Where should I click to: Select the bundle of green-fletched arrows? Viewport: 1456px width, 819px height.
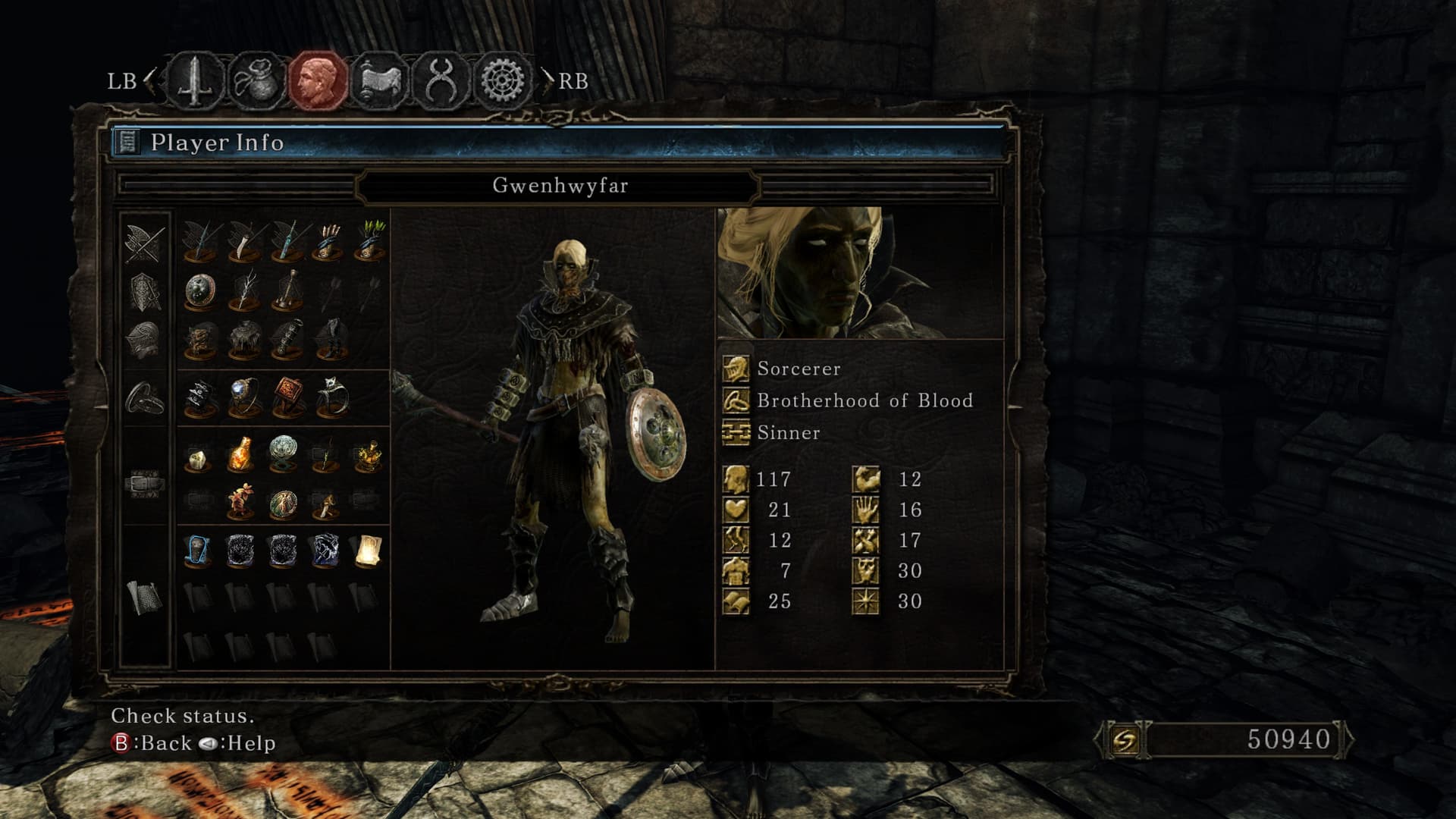tap(370, 240)
